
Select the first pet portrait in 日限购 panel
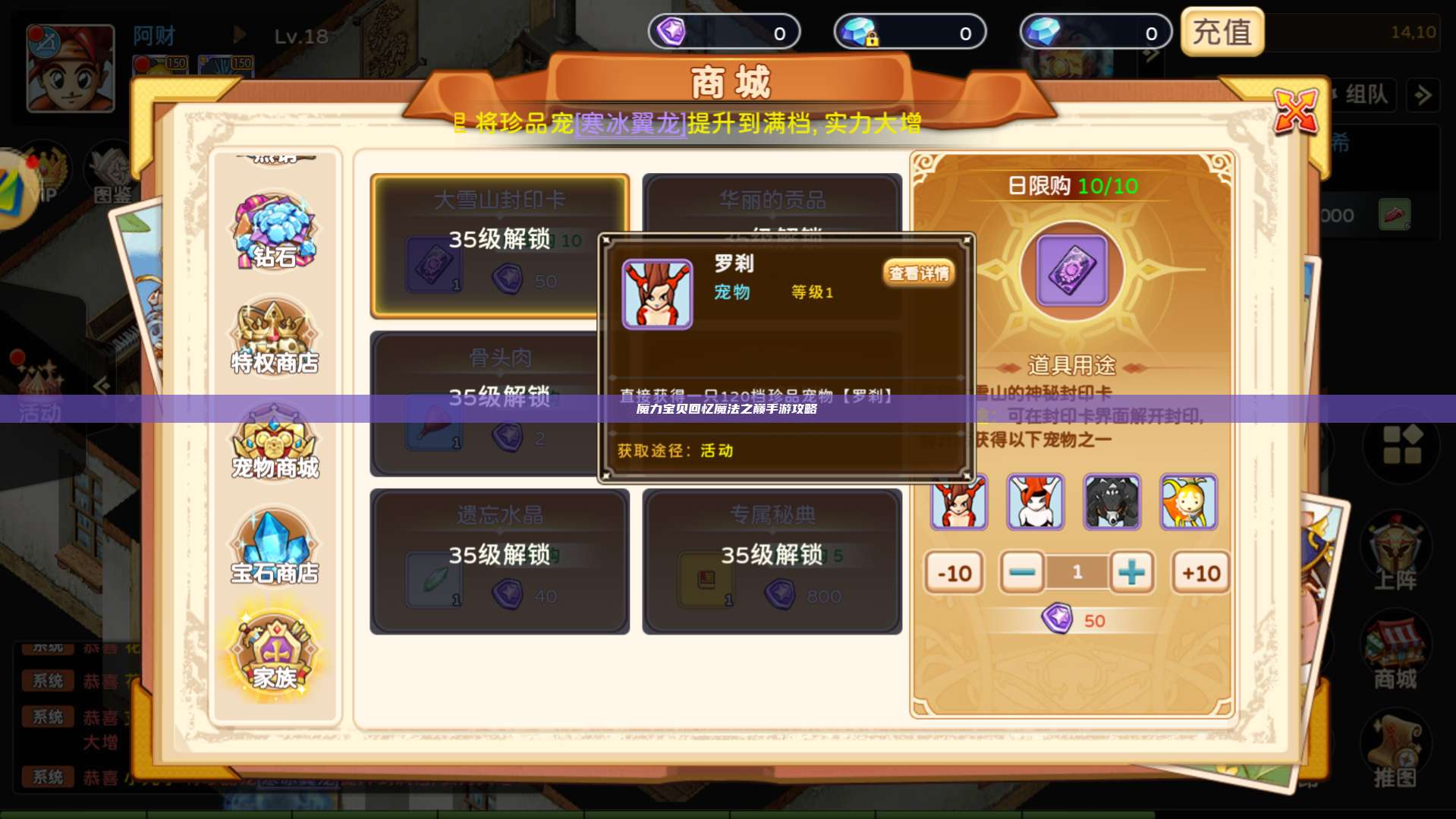coord(959,501)
